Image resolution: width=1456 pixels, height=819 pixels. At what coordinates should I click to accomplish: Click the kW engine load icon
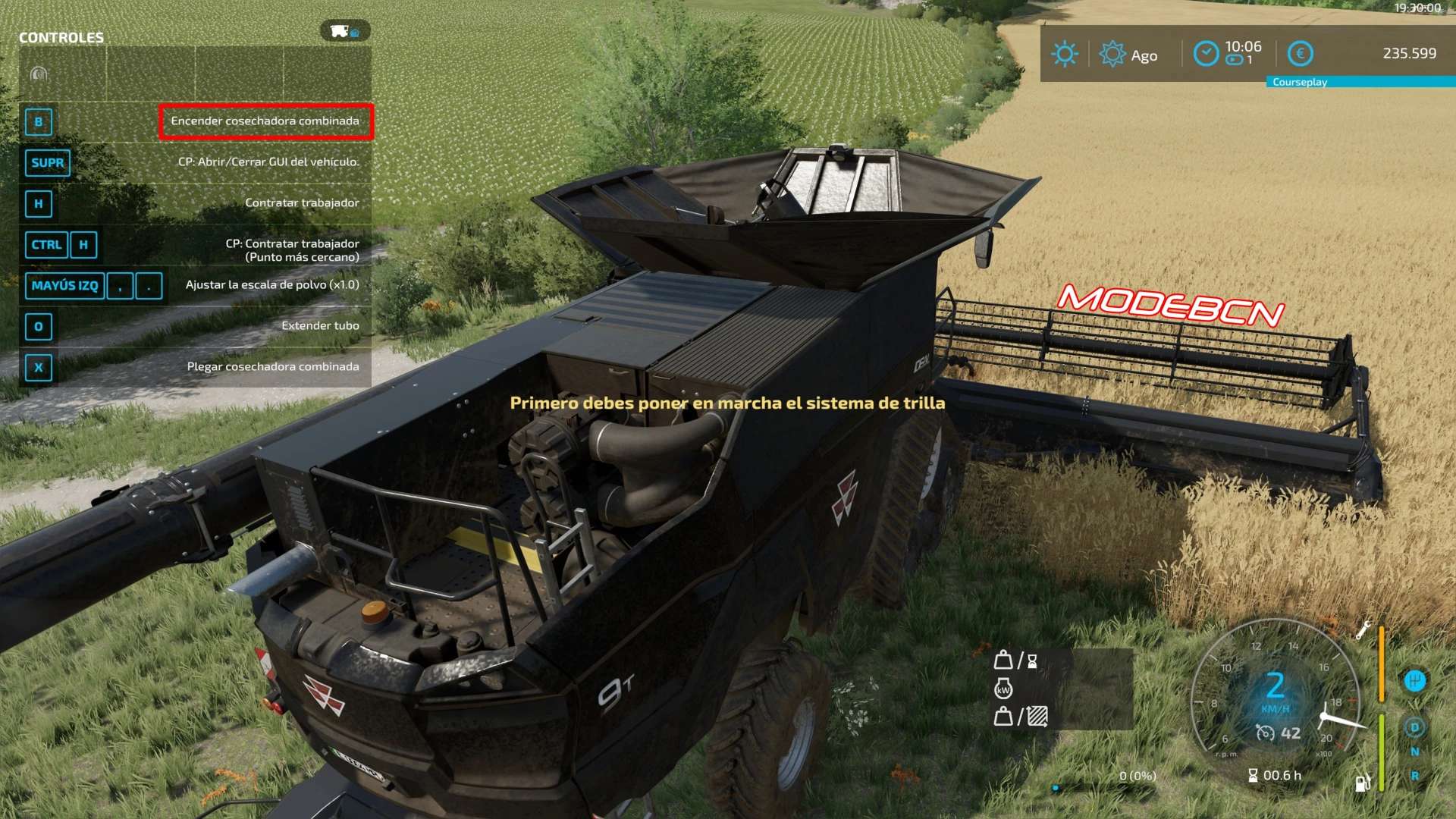pyautogui.click(x=1003, y=689)
